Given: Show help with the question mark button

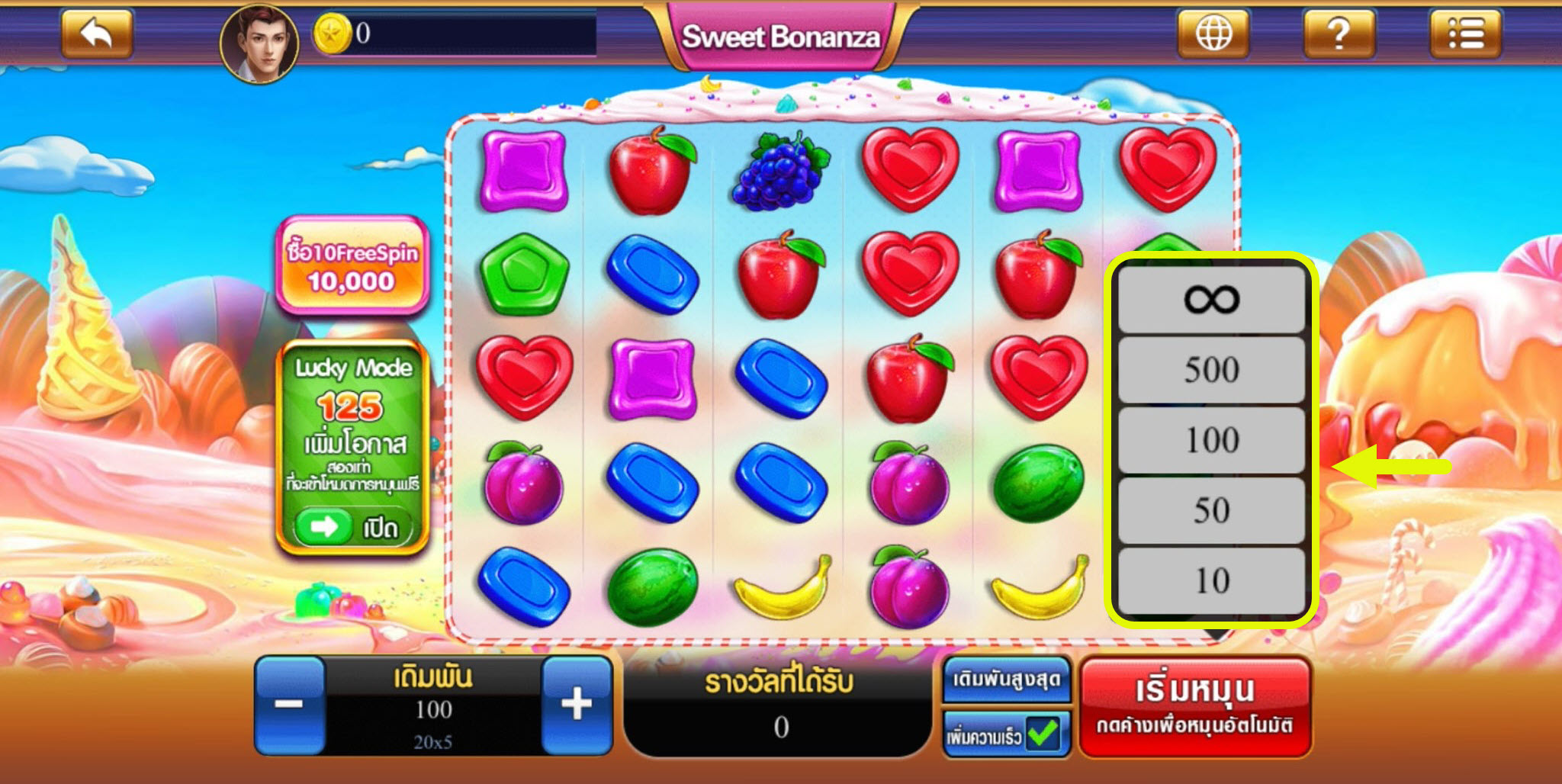Looking at the screenshot, I should tap(1339, 34).
